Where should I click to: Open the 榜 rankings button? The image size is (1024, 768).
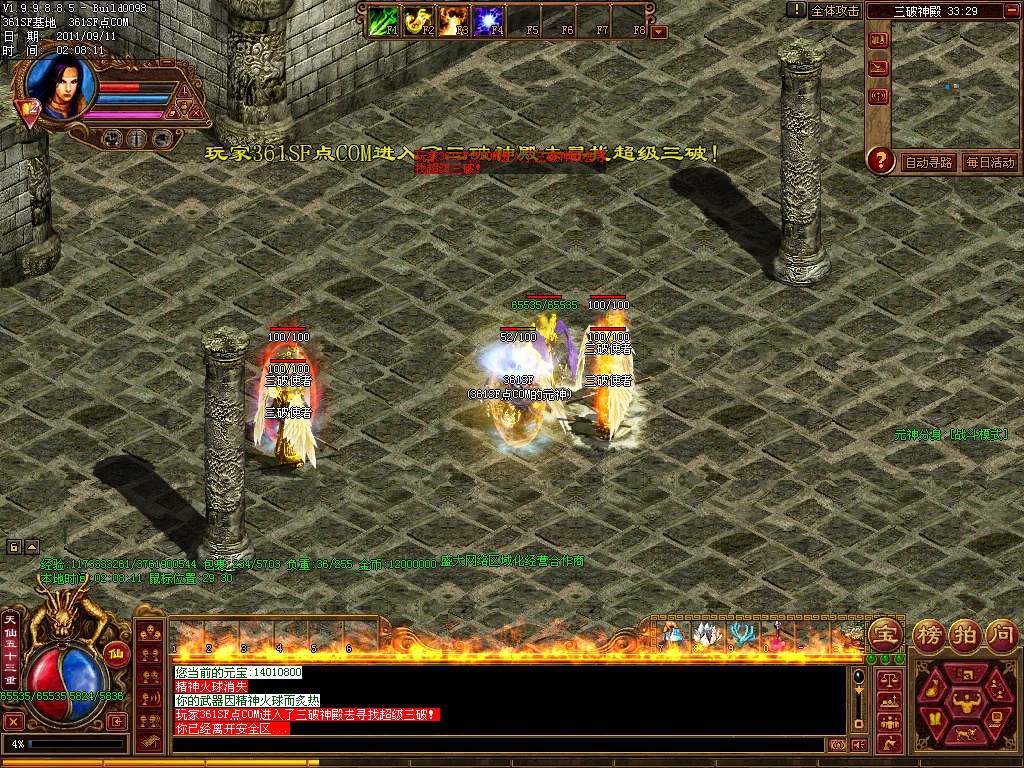click(929, 634)
